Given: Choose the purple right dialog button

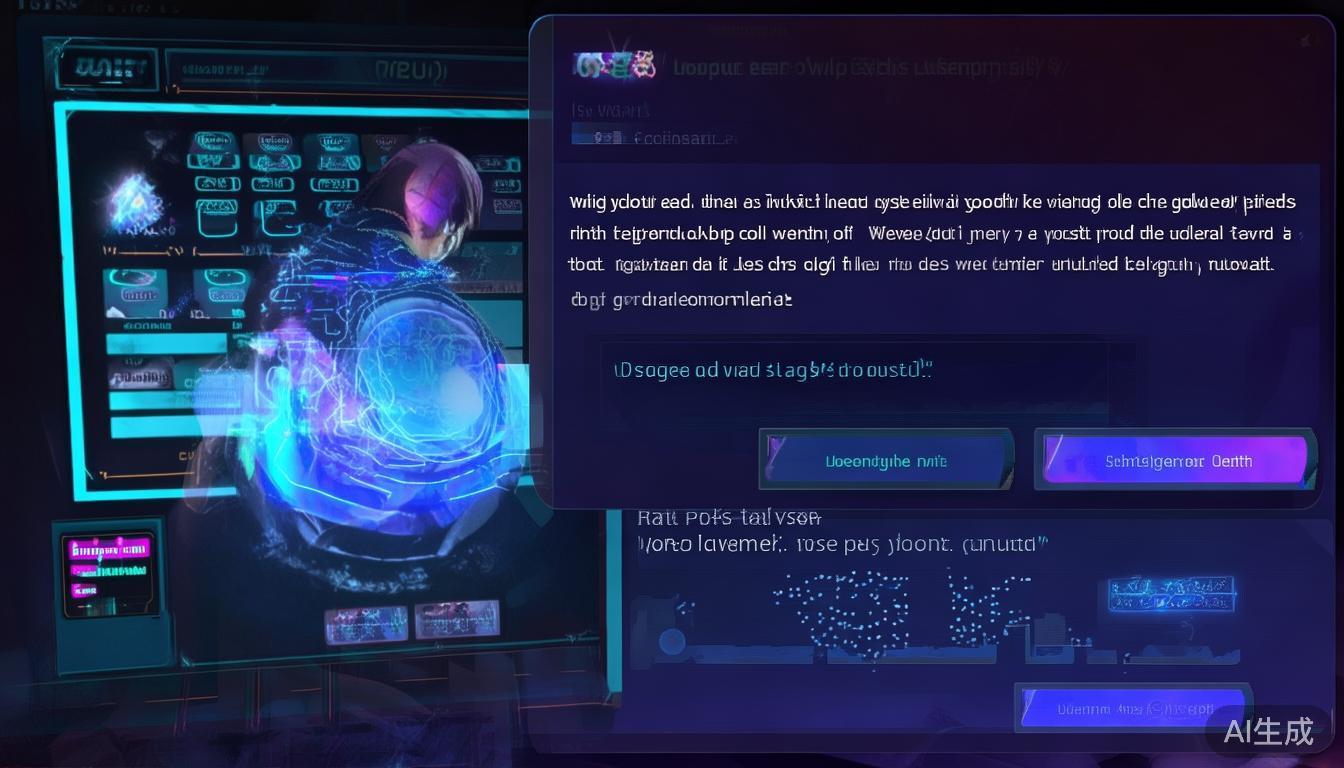Looking at the screenshot, I should pyautogui.click(x=1176, y=461).
